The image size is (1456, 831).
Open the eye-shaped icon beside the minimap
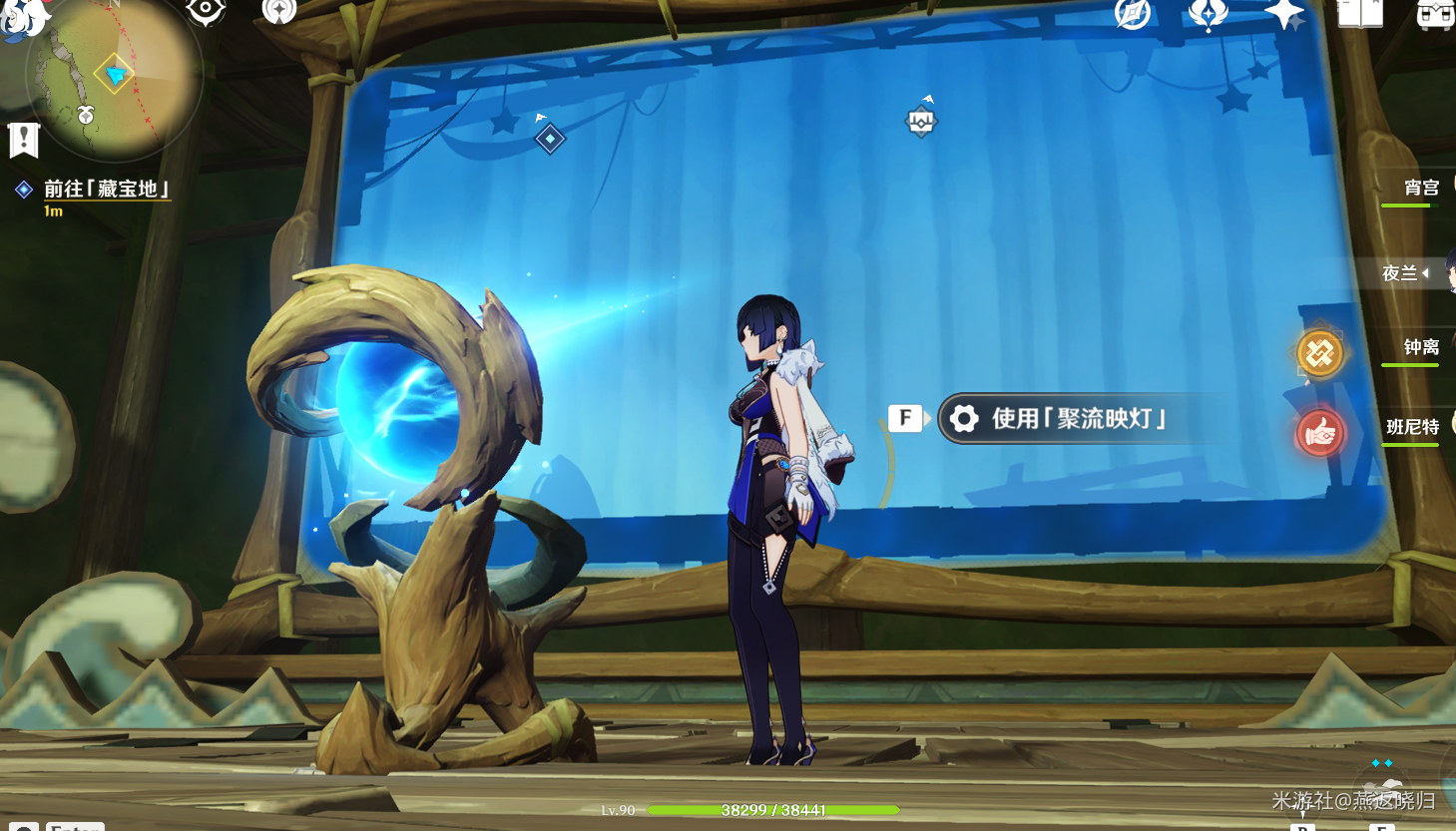[206, 10]
